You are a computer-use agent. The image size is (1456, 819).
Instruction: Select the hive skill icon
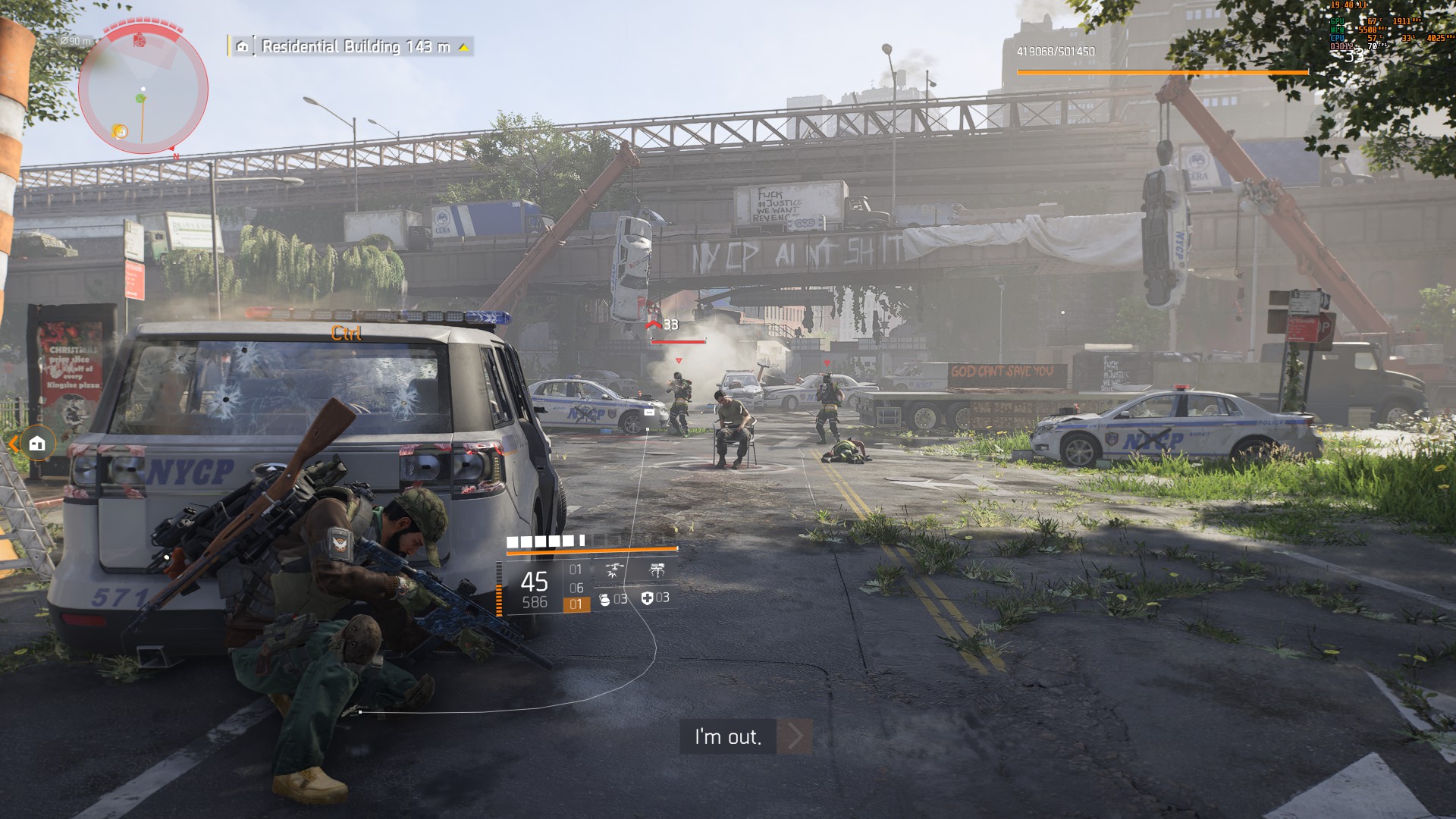point(657,570)
